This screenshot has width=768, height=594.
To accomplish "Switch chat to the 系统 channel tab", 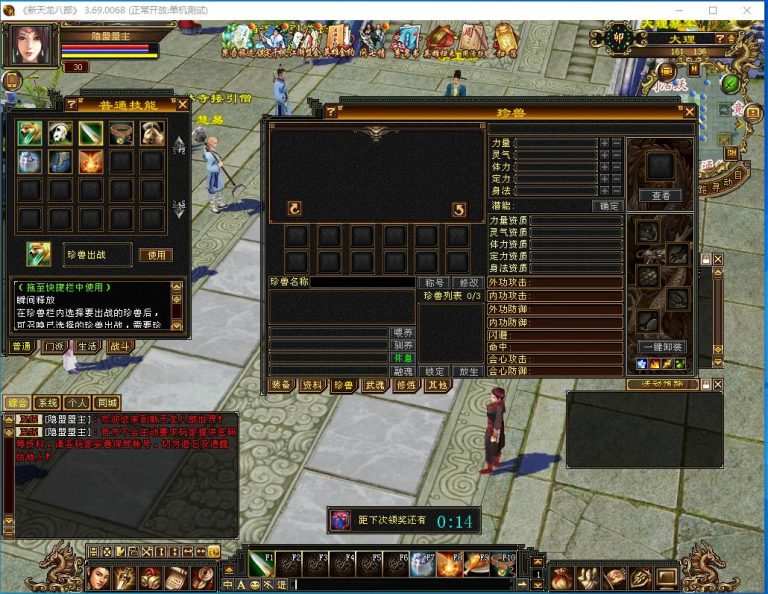I will point(48,403).
